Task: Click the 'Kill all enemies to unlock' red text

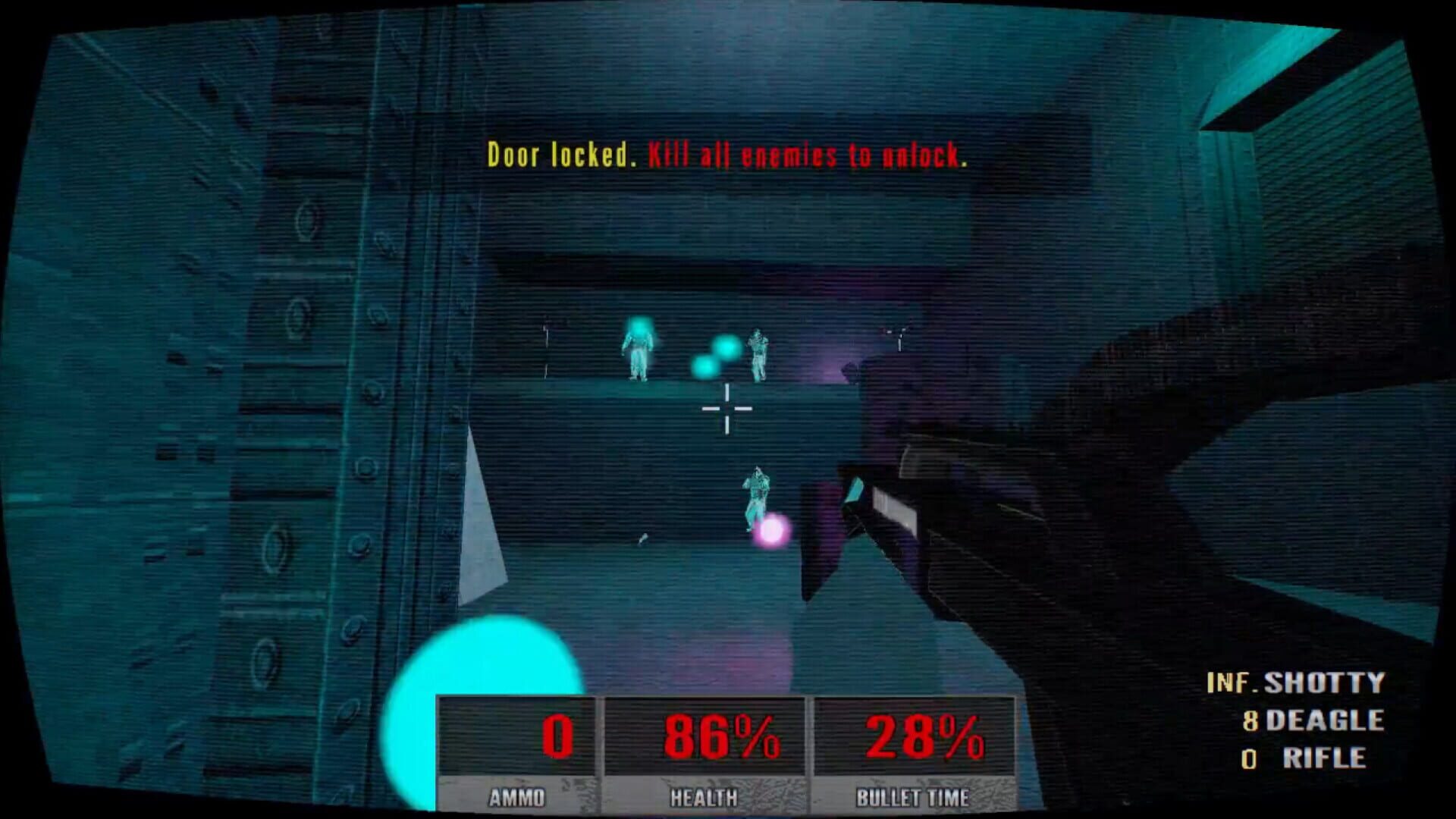Action: (x=808, y=155)
